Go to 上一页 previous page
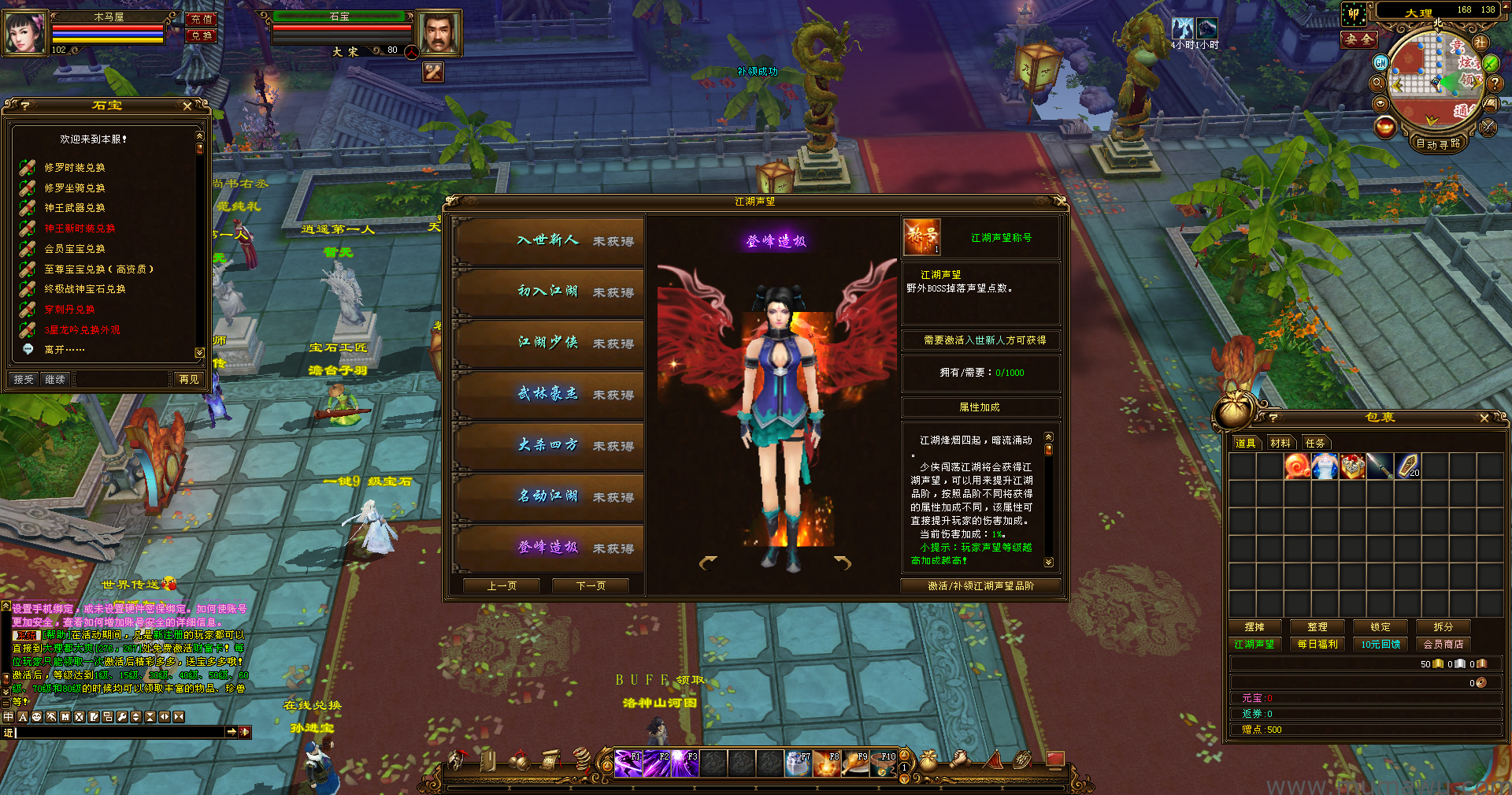 (502, 586)
